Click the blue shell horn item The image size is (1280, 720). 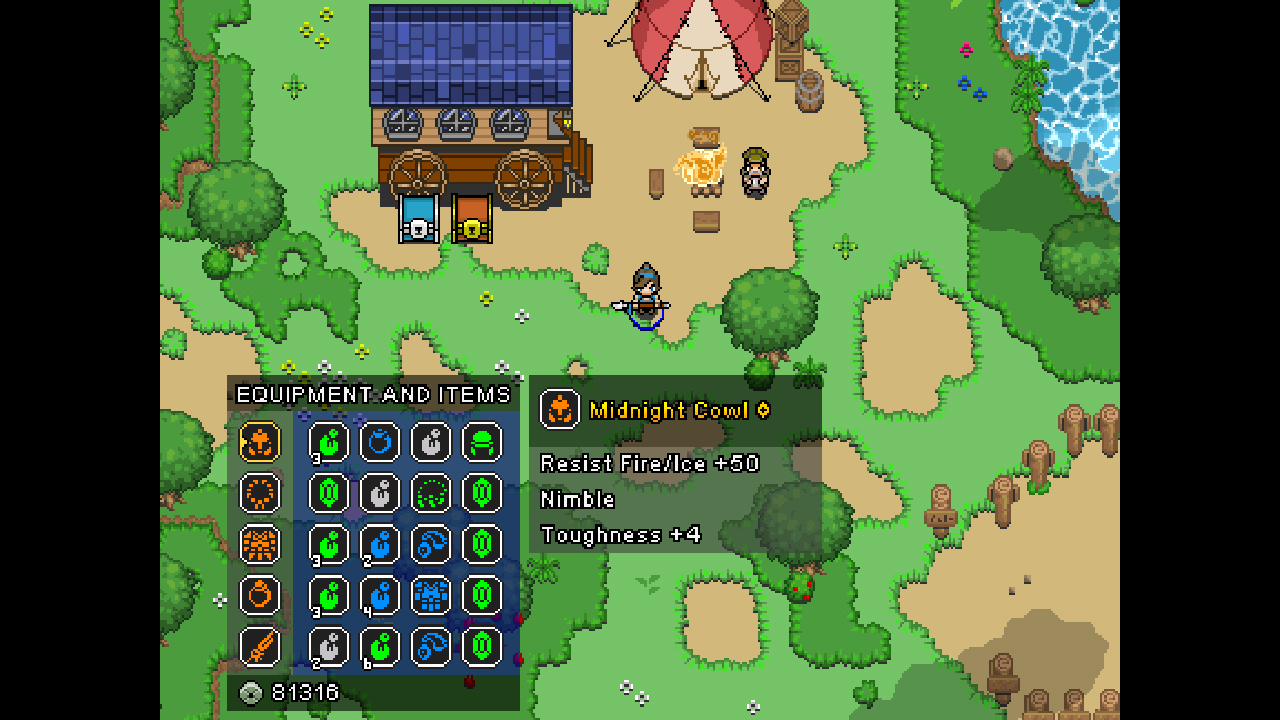430,545
